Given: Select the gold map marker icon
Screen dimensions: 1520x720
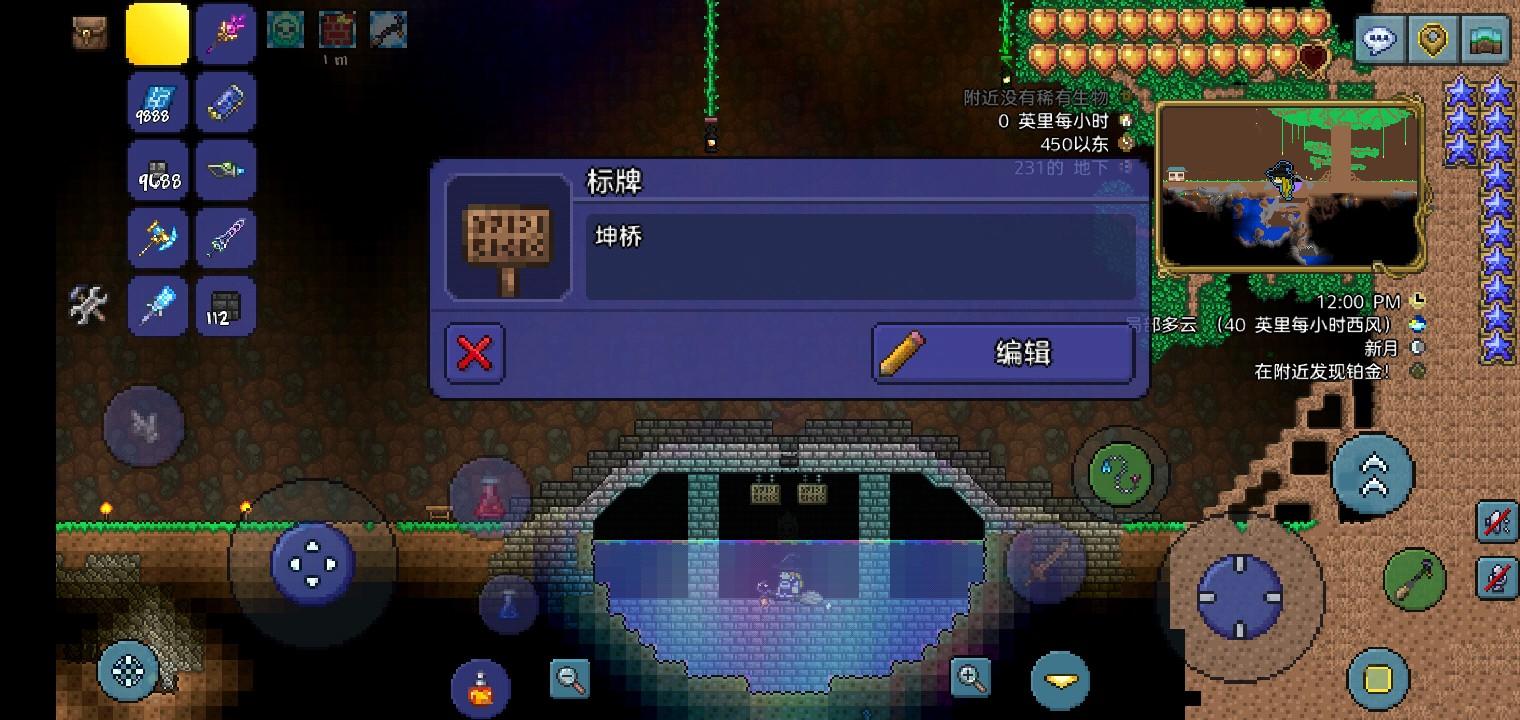Looking at the screenshot, I should coord(1433,40).
